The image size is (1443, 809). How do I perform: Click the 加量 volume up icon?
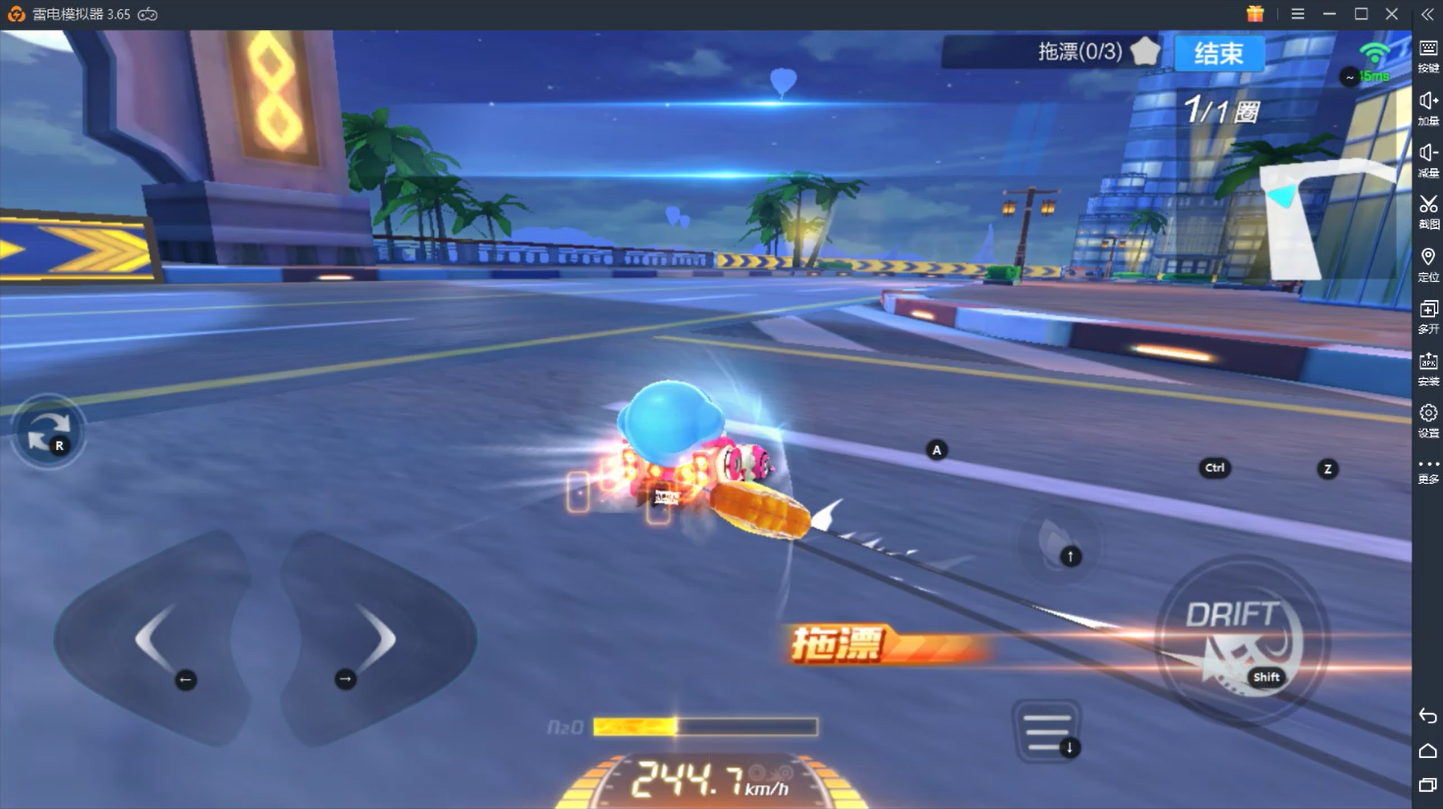coord(1428,100)
